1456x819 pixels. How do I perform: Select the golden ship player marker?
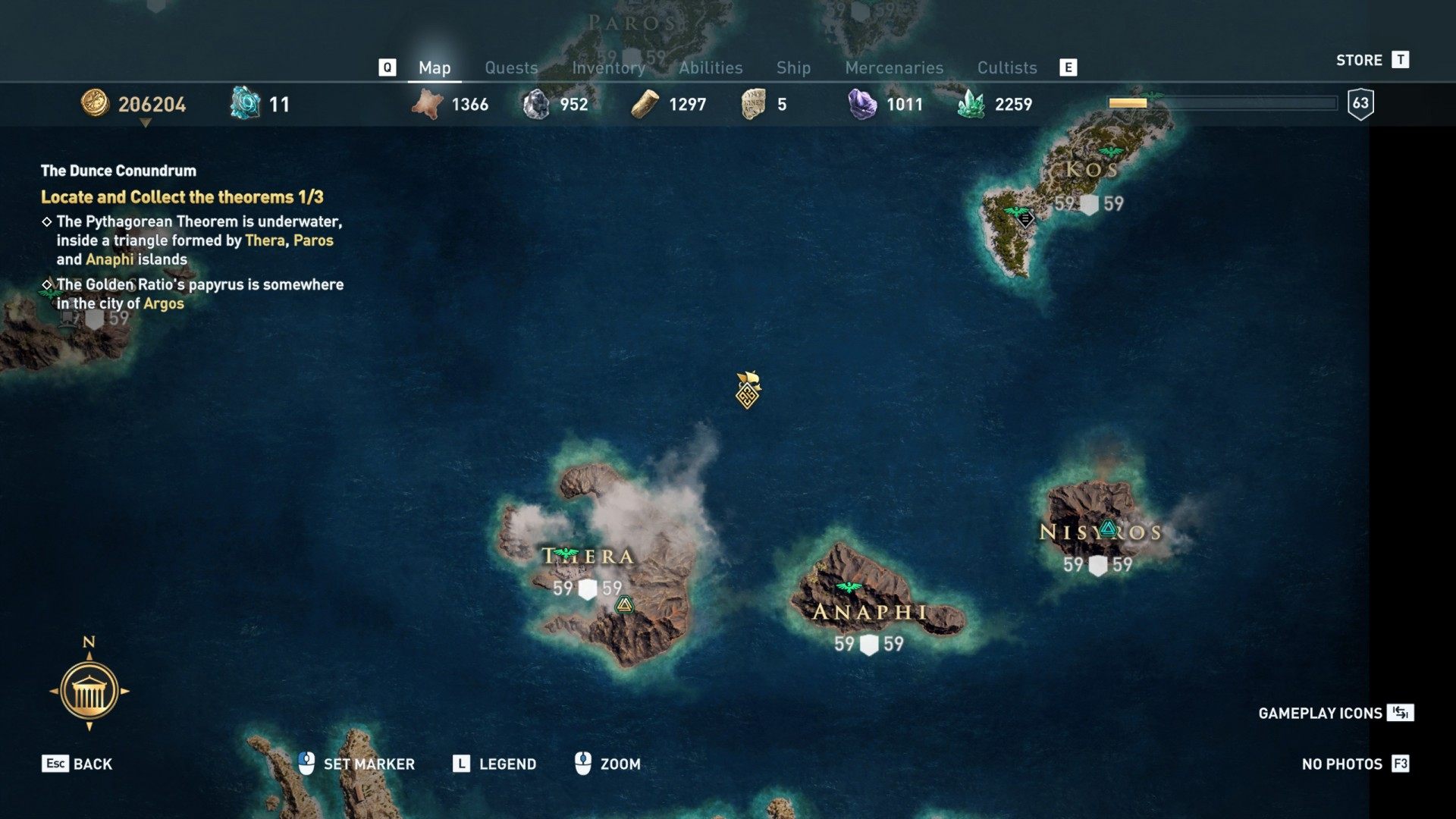pos(748,390)
